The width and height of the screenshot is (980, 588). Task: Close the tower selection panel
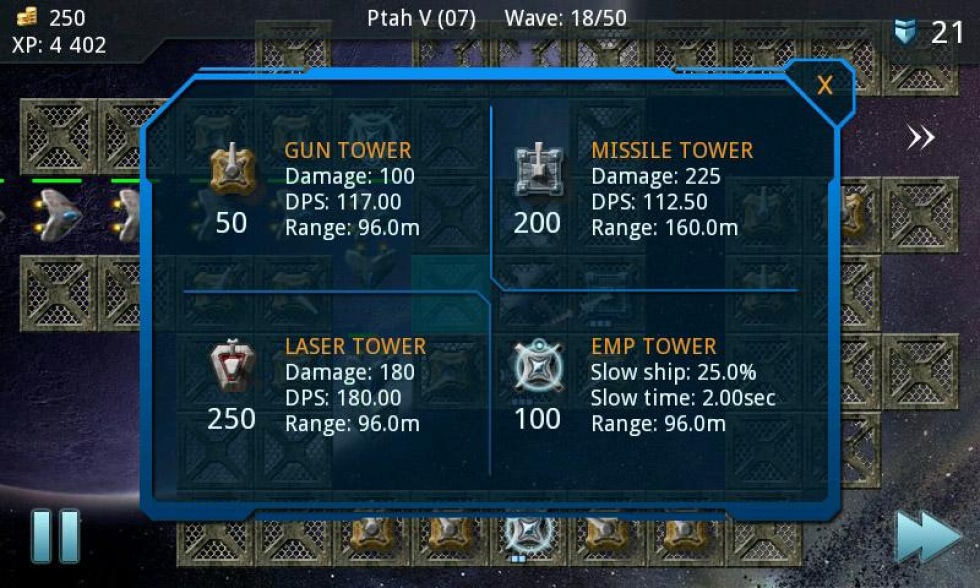click(824, 87)
